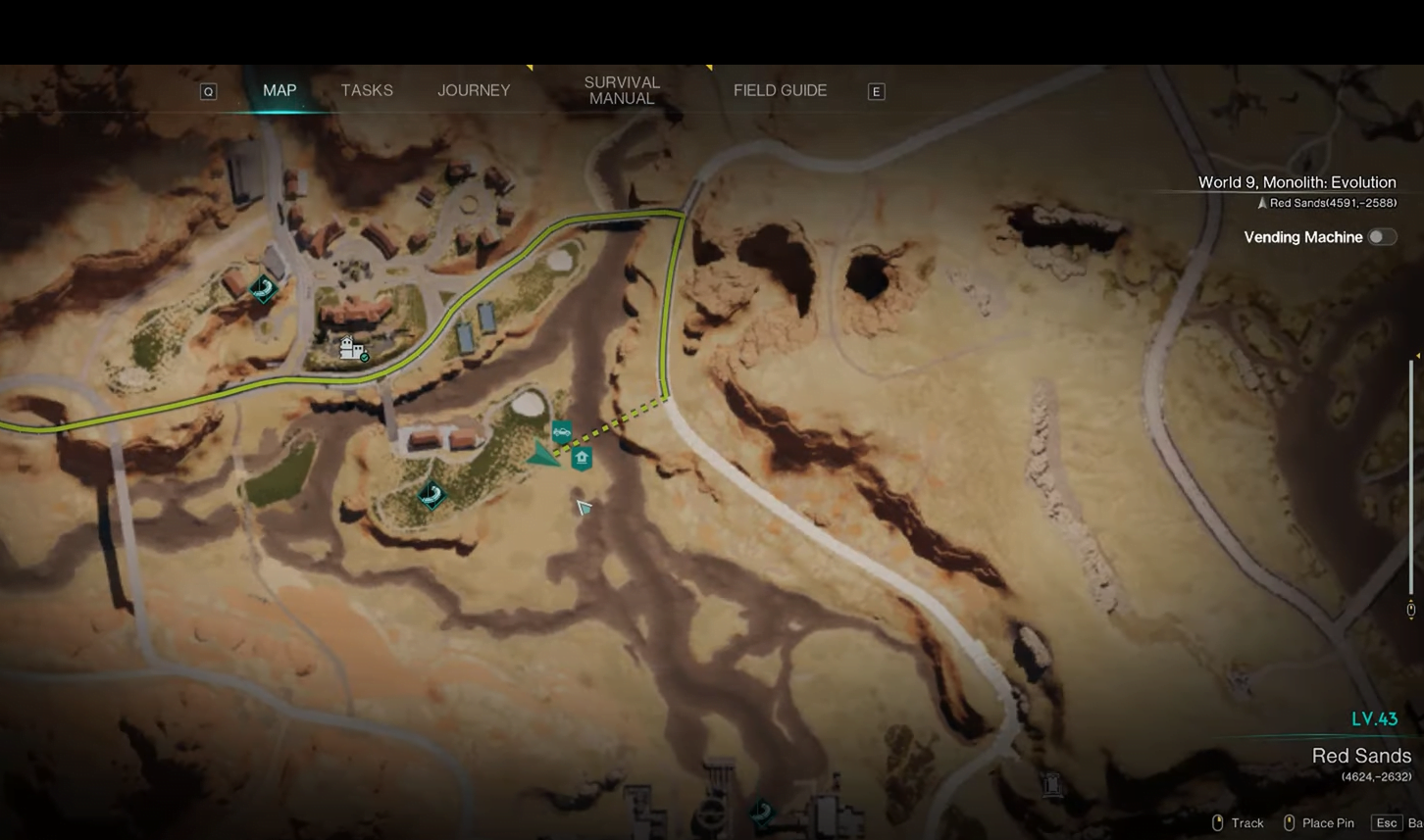
Task: Select the moon diamond marker near the northwest village
Action: coord(261,289)
